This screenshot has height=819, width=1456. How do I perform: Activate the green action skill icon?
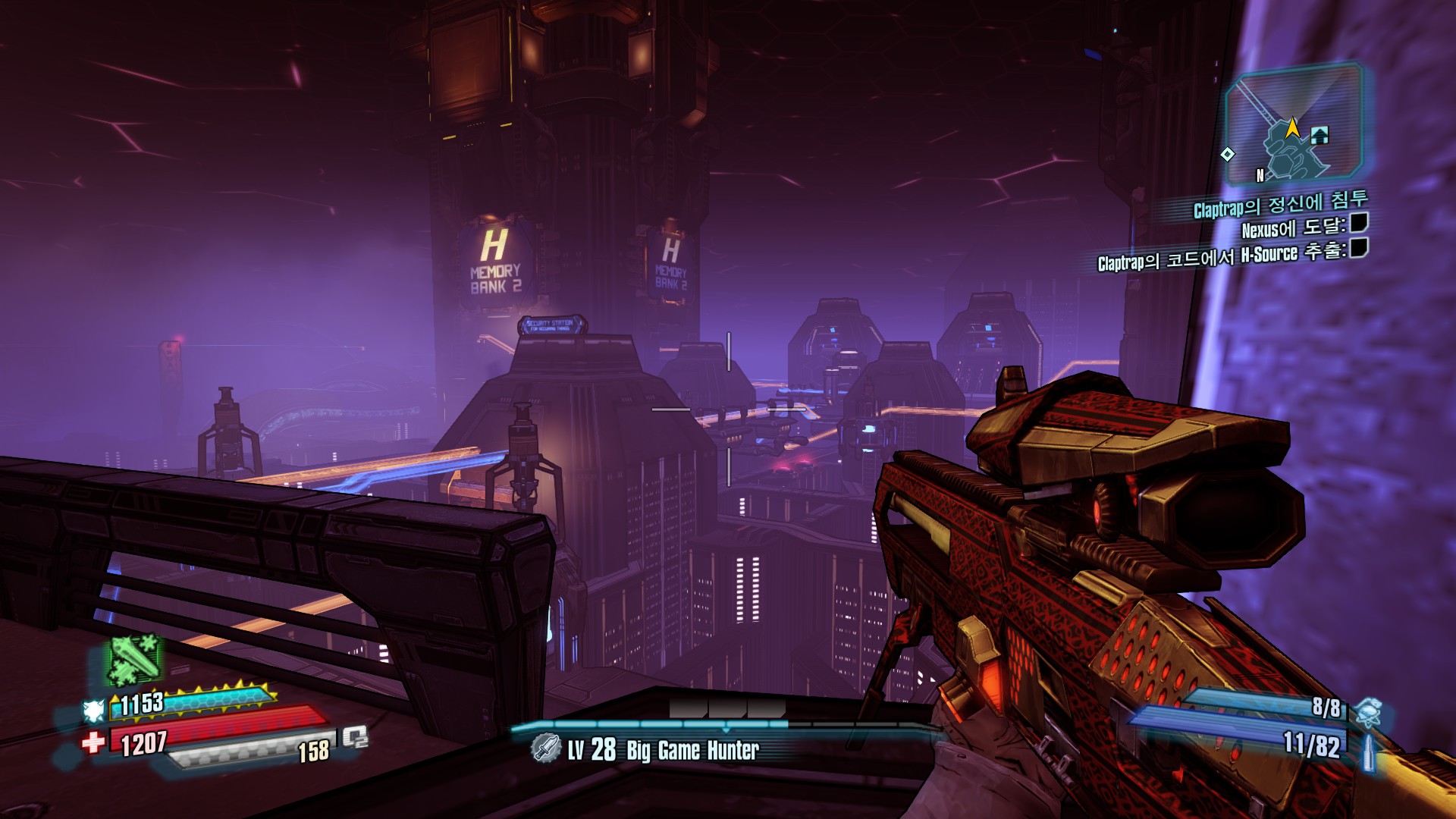(134, 658)
